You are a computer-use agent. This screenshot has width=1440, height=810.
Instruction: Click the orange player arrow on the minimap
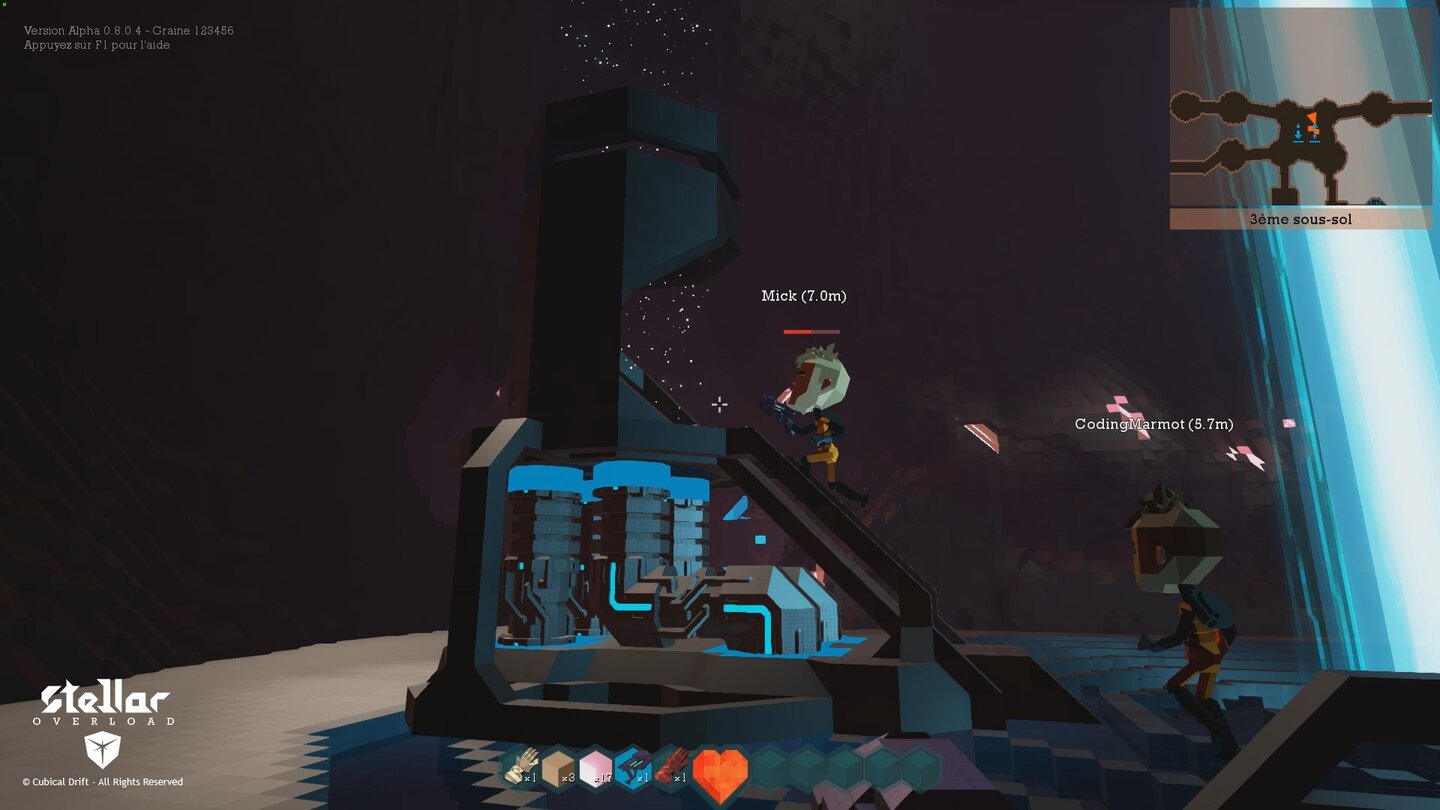tap(1313, 119)
